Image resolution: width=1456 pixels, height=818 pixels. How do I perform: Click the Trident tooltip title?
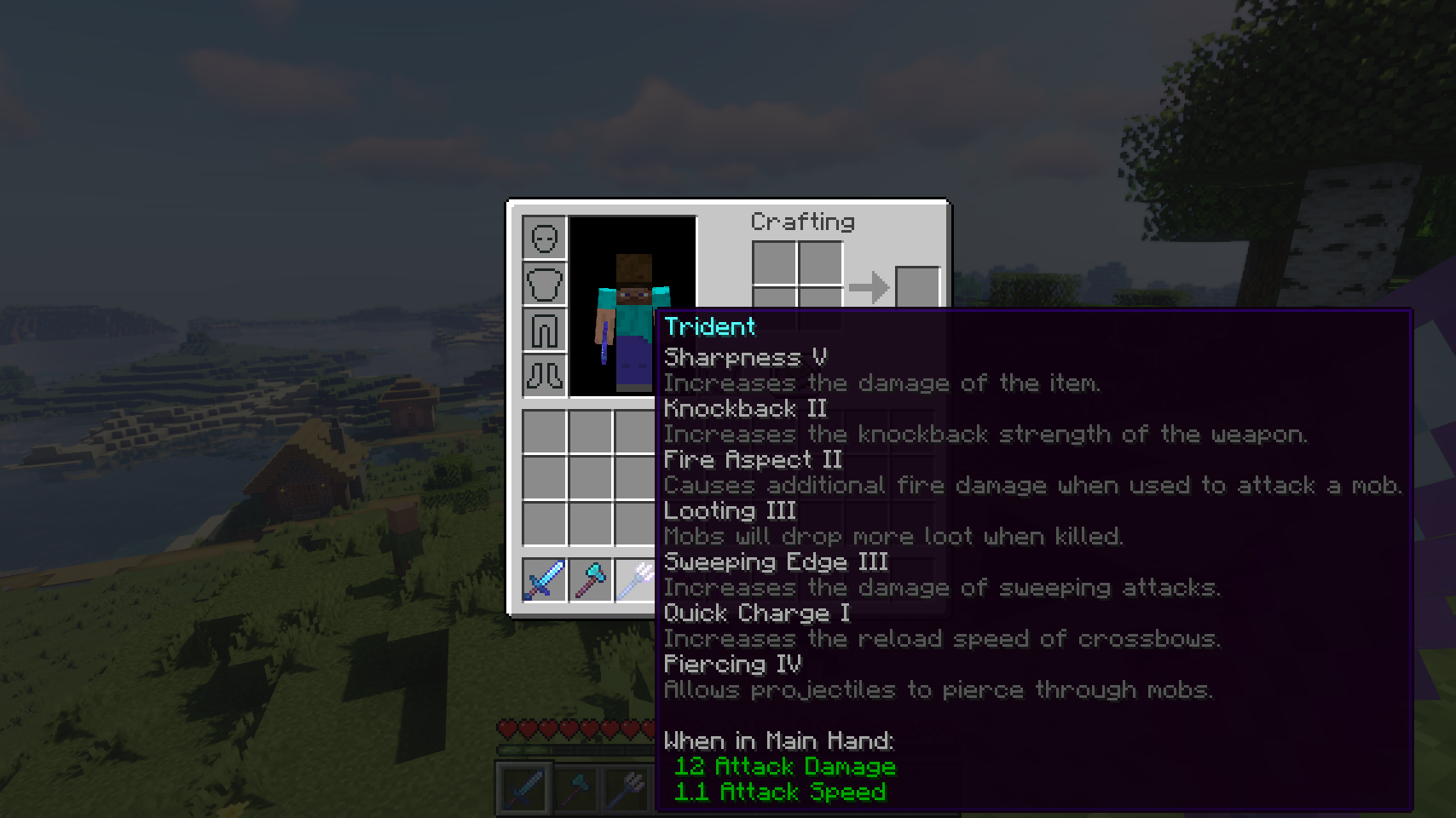(709, 326)
